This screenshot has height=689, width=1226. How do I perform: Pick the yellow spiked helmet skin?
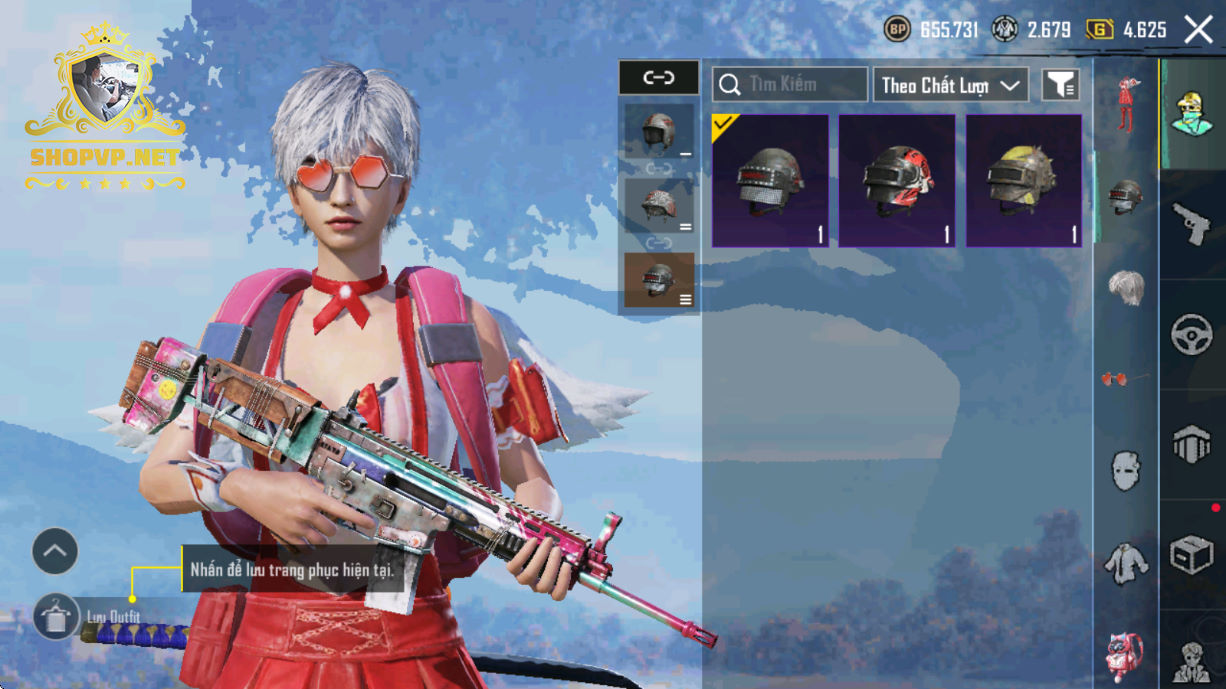[1023, 180]
